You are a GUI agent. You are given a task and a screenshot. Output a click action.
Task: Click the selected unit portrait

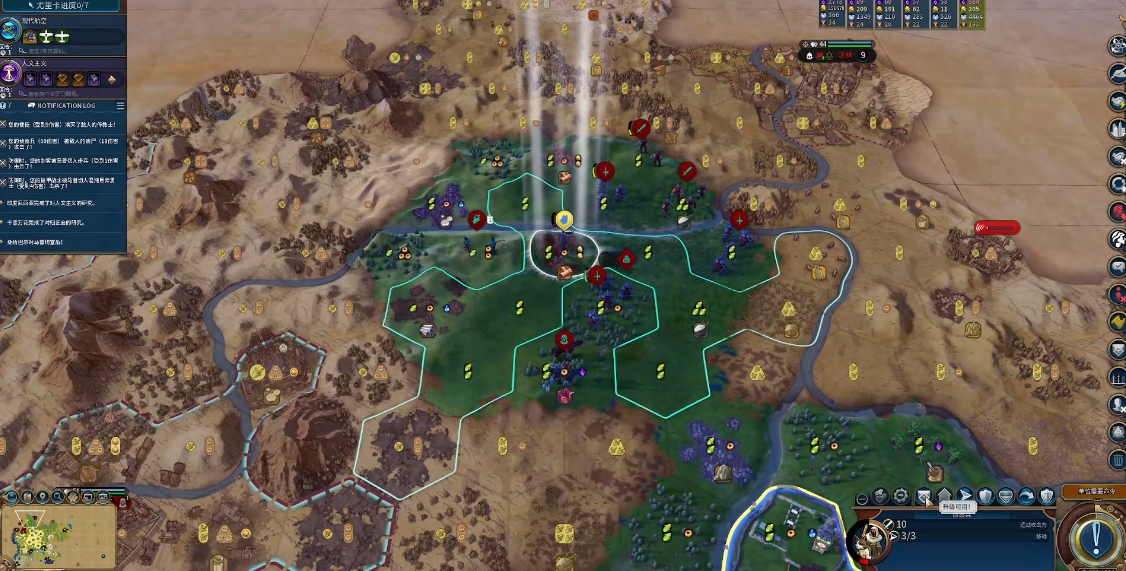(869, 541)
